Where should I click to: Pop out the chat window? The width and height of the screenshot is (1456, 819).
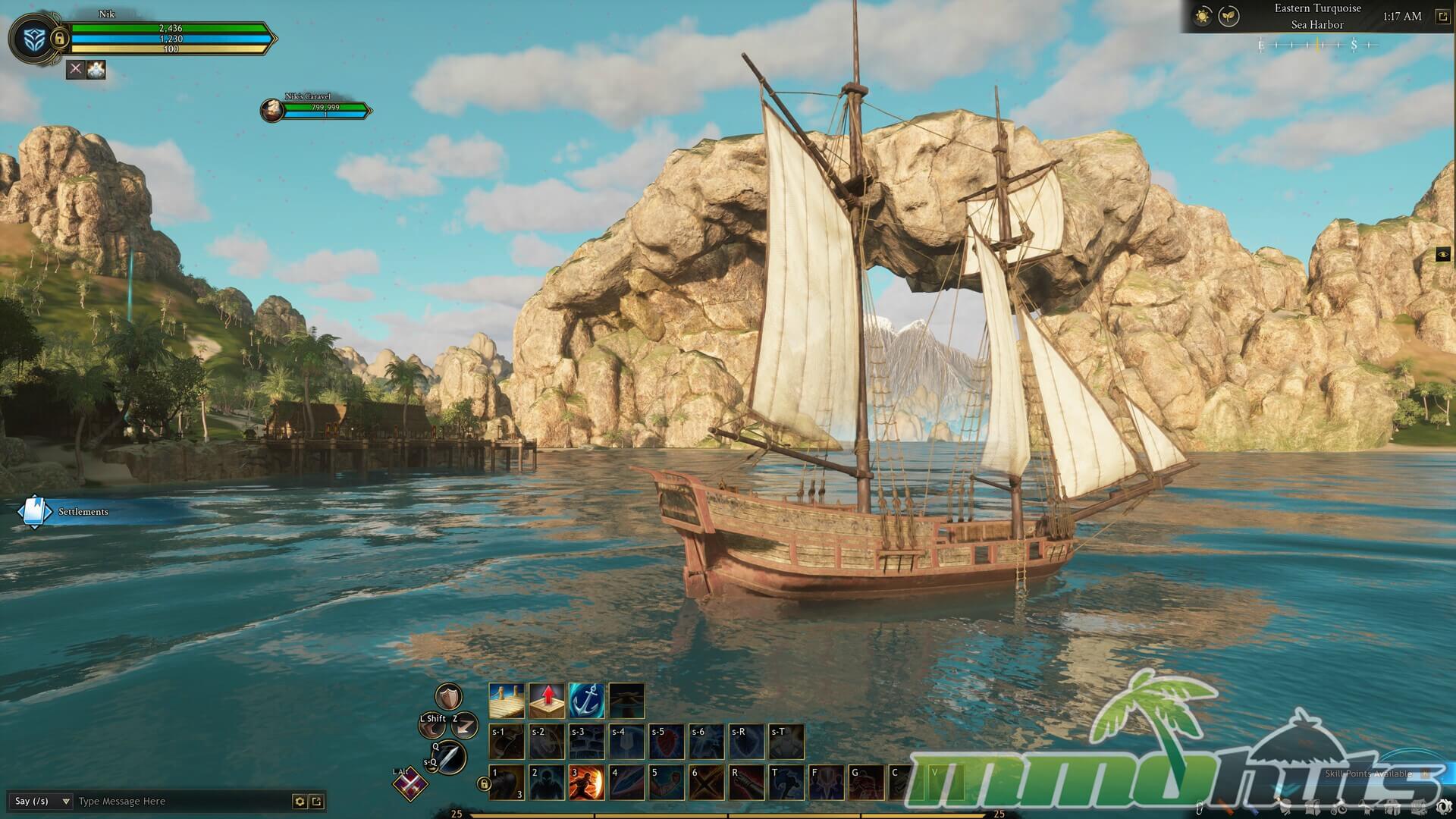[x=317, y=801]
